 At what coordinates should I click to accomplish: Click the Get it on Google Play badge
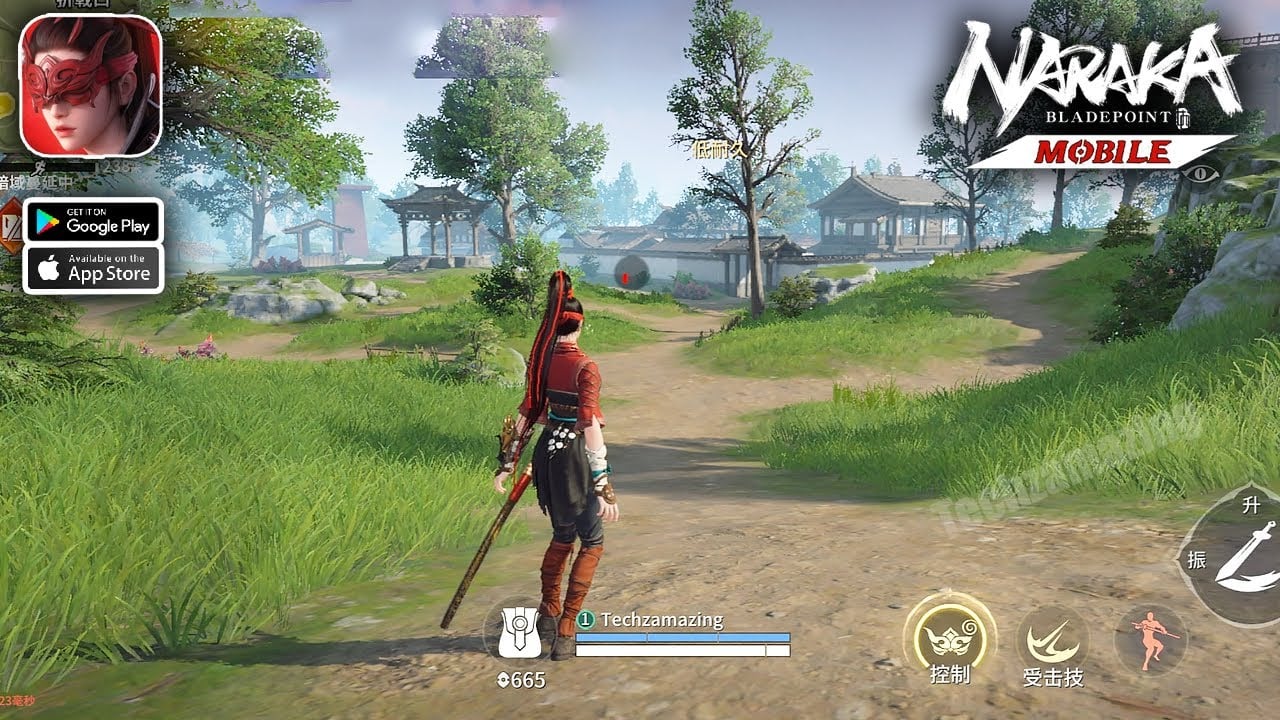coord(93,220)
